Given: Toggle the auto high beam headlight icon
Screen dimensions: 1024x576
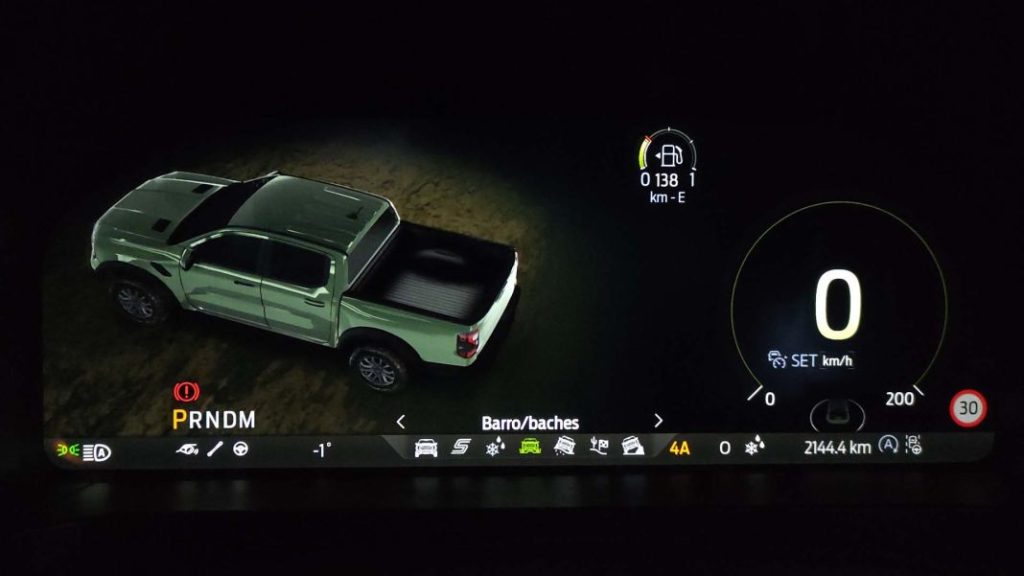Looking at the screenshot, I should pyautogui.click(x=100, y=452).
